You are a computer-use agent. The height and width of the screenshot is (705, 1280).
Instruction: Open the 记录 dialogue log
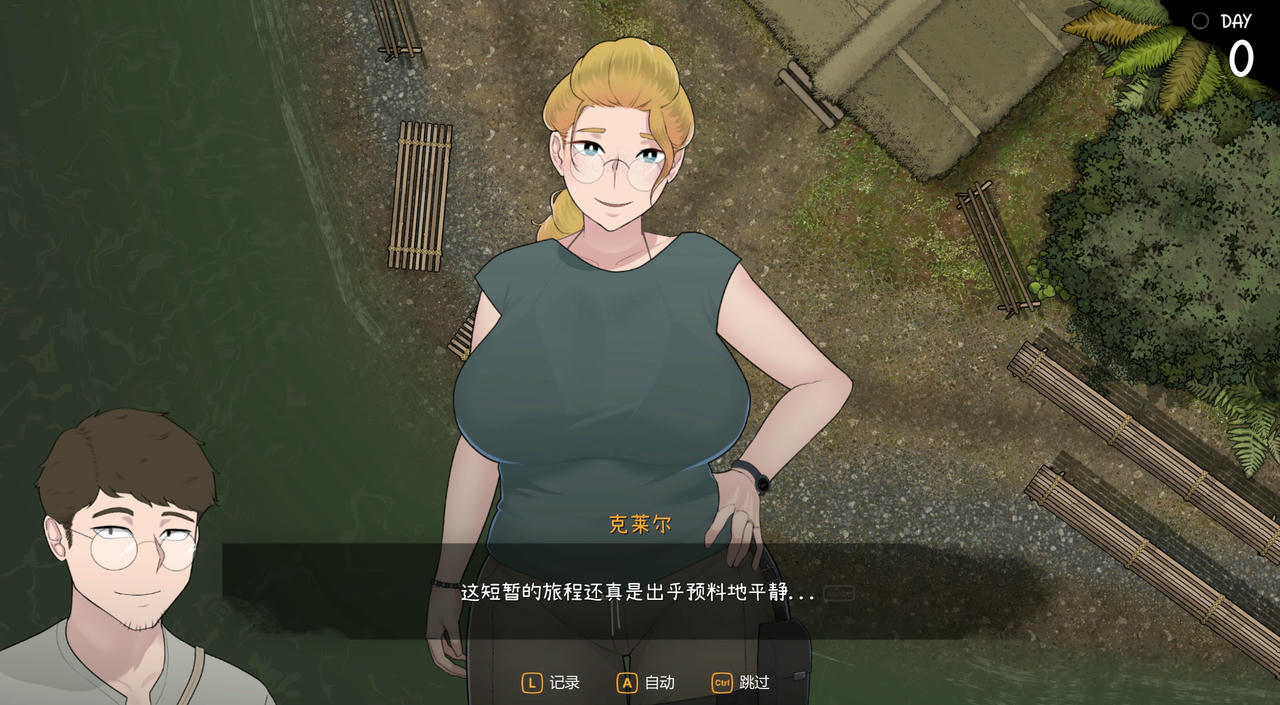551,683
